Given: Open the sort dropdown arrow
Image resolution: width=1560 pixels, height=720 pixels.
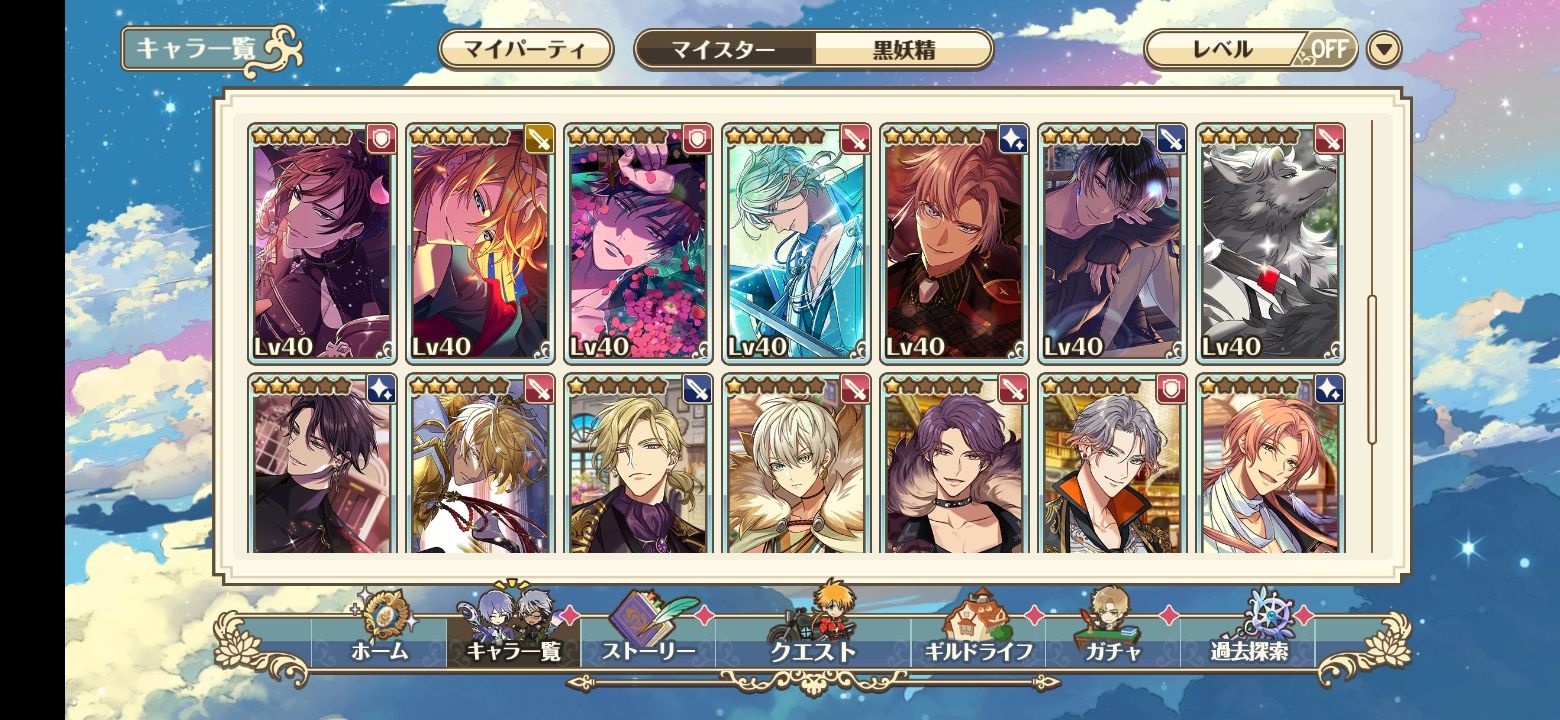Looking at the screenshot, I should click(x=1384, y=50).
